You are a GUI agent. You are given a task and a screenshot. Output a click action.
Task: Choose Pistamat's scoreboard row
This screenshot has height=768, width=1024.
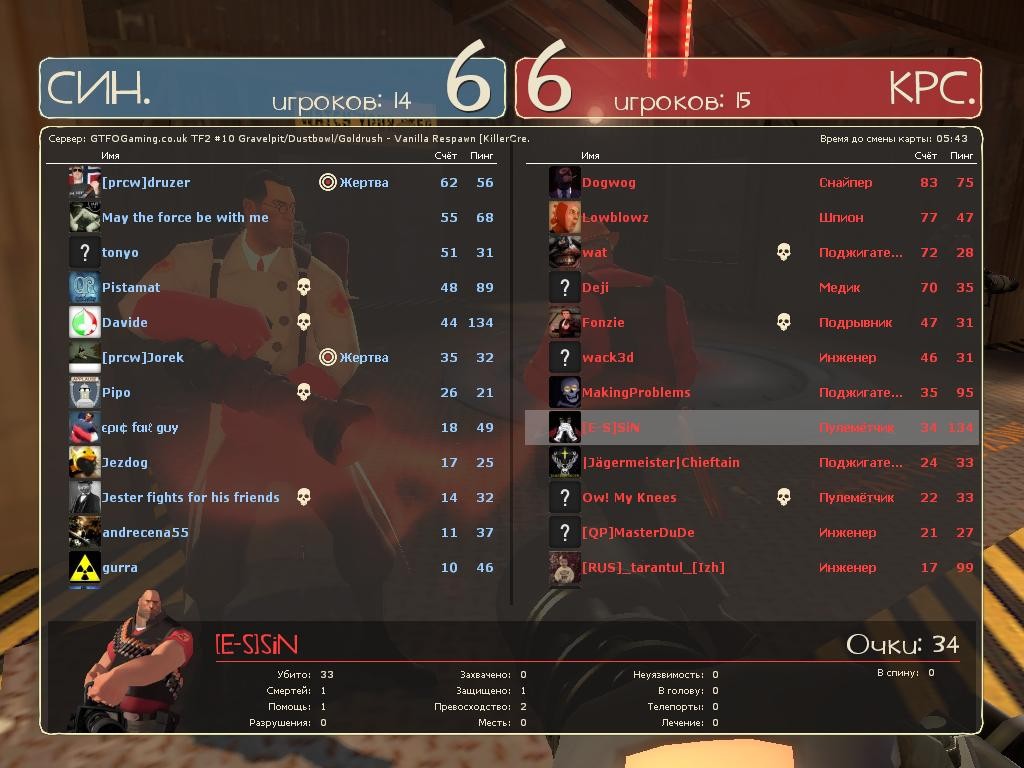[131, 288]
